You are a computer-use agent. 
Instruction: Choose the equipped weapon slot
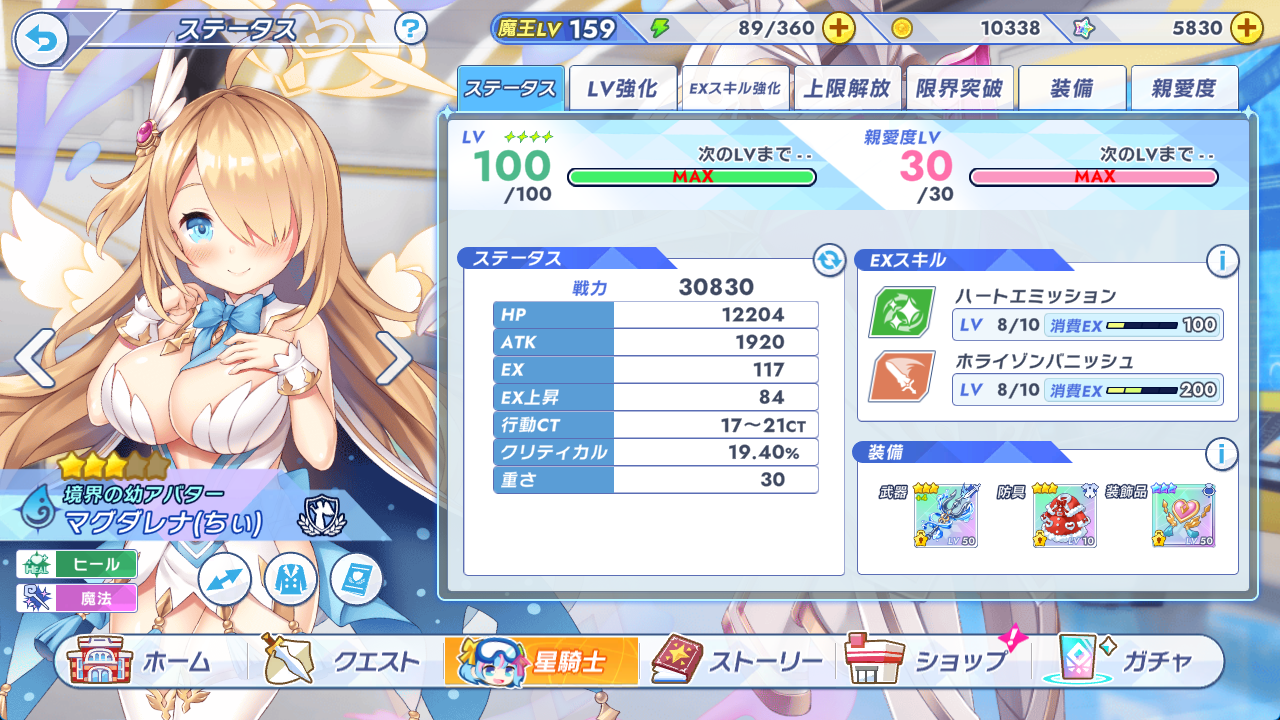(945, 516)
